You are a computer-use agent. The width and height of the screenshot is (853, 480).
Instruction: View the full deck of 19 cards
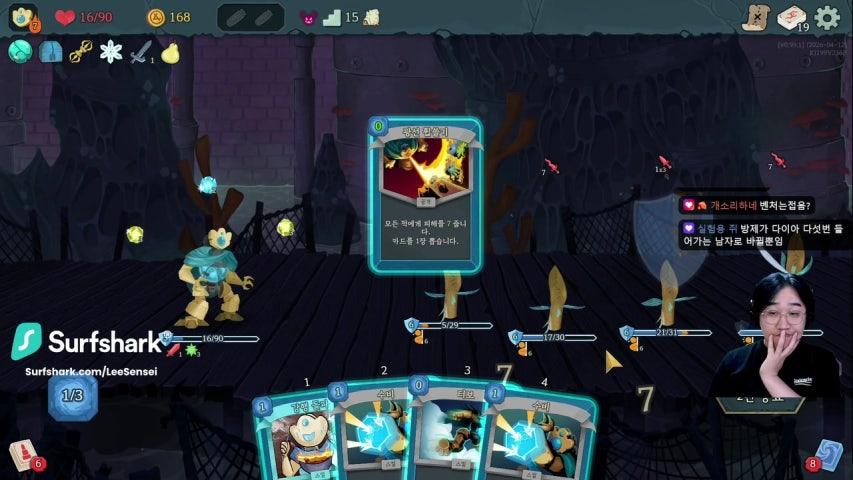(x=792, y=17)
